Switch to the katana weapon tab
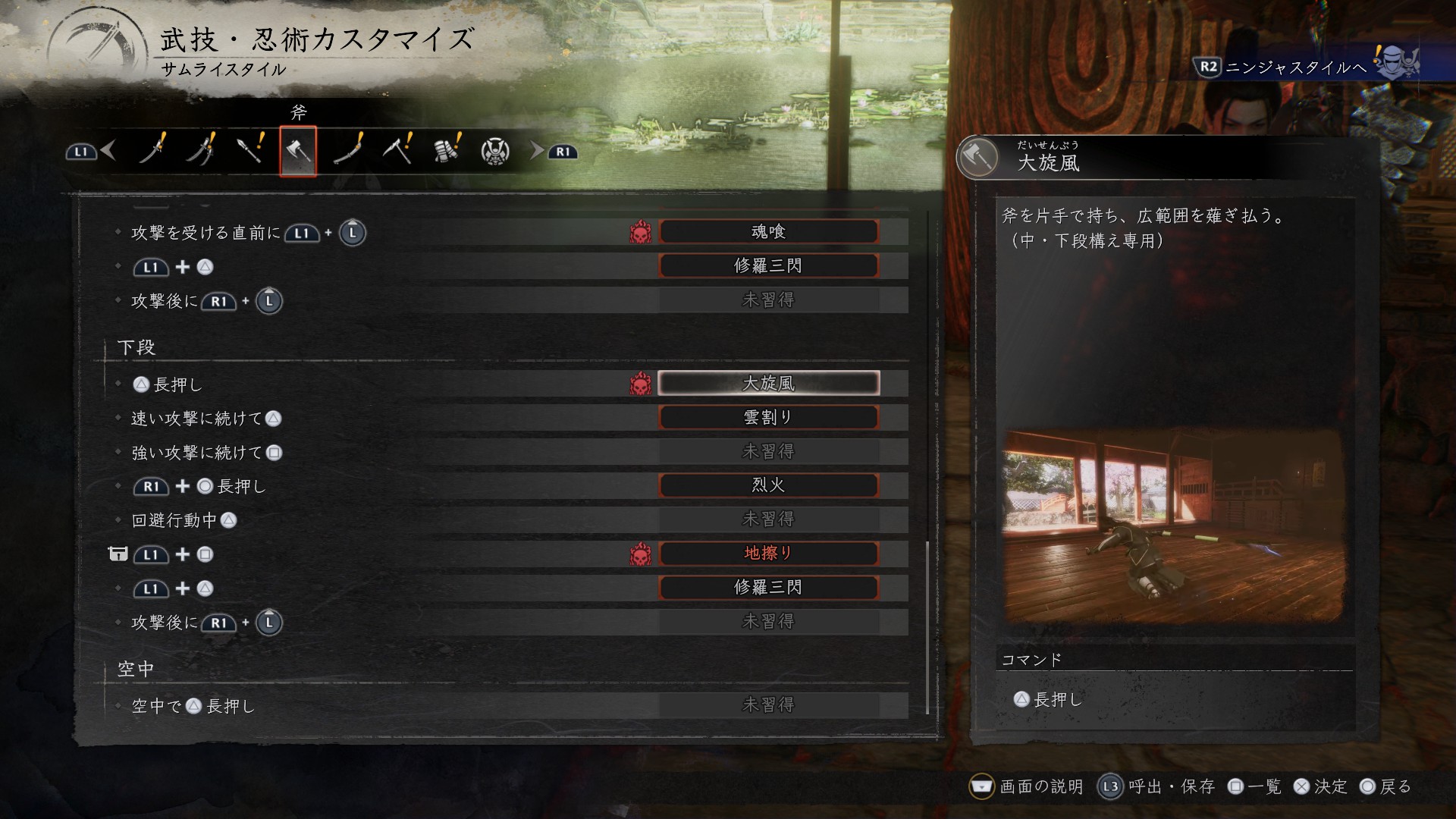Screen dimensions: 1456x819 click(152, 150)
